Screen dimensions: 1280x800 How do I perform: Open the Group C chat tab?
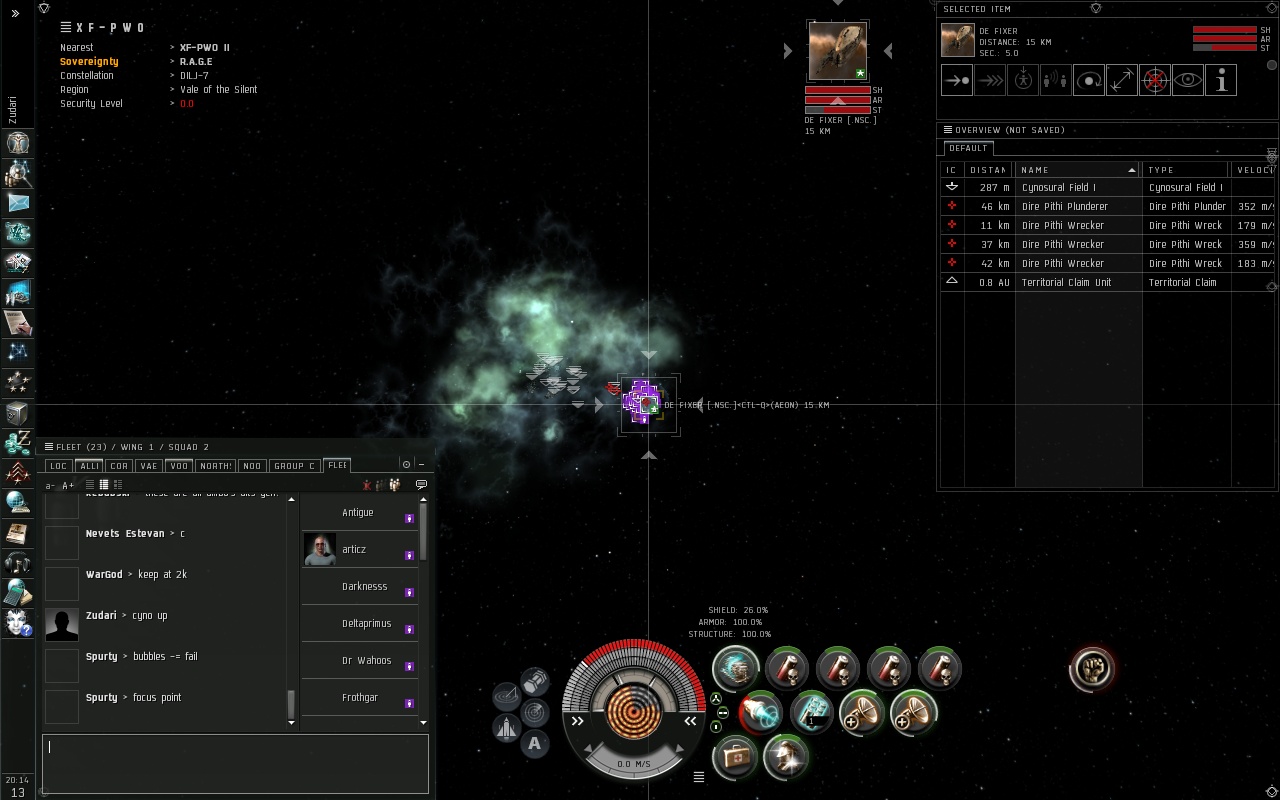tap(294, 466)
